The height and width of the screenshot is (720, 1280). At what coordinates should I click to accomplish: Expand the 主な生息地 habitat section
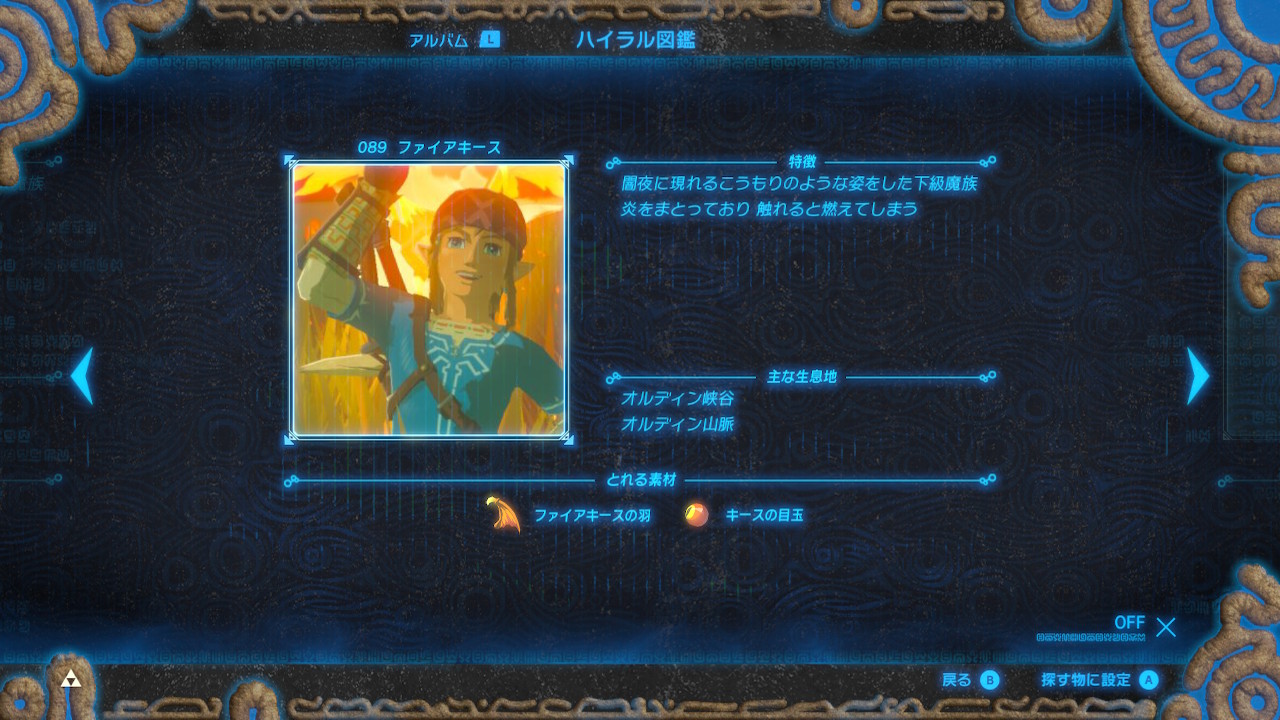[800, 377]
